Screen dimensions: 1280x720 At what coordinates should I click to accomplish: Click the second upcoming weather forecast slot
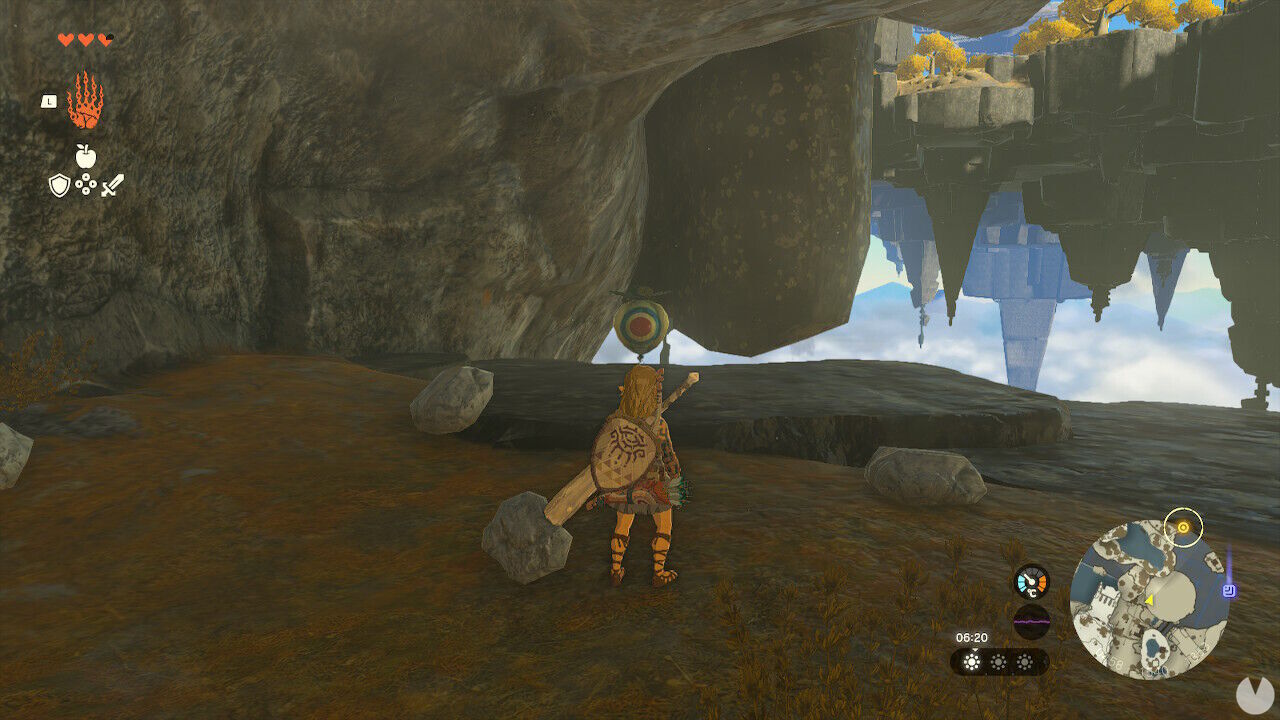(999, 661)
